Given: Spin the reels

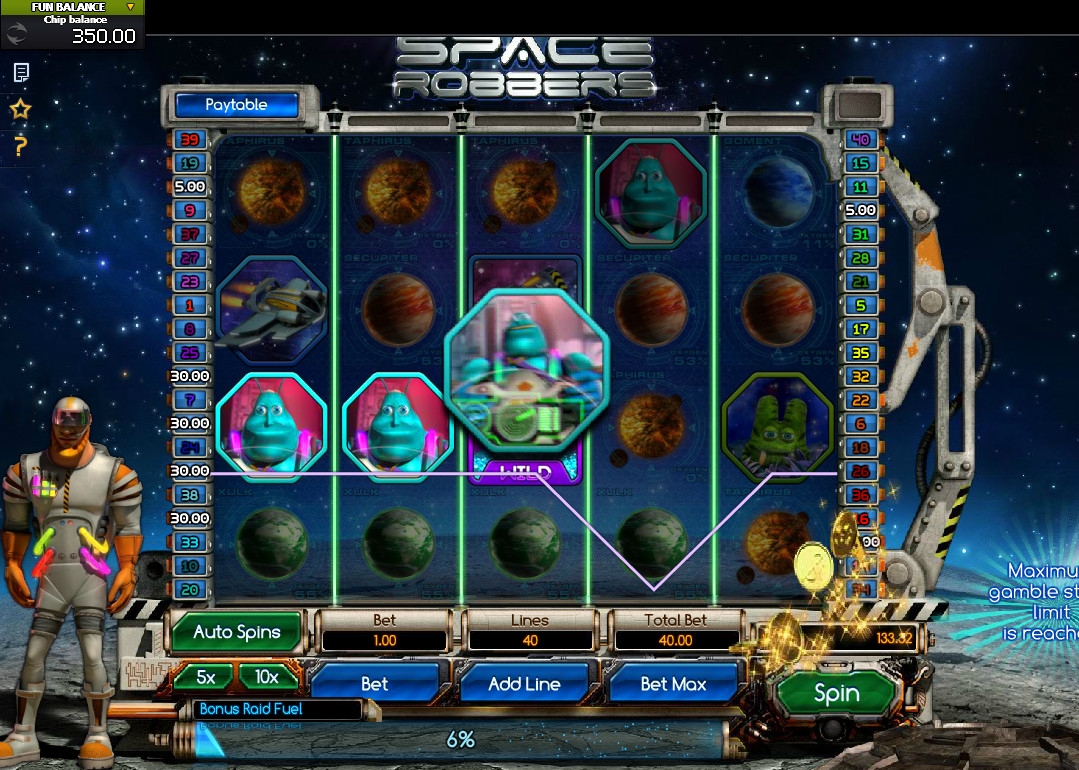Looking at the screenshot, I should (836, 693).
